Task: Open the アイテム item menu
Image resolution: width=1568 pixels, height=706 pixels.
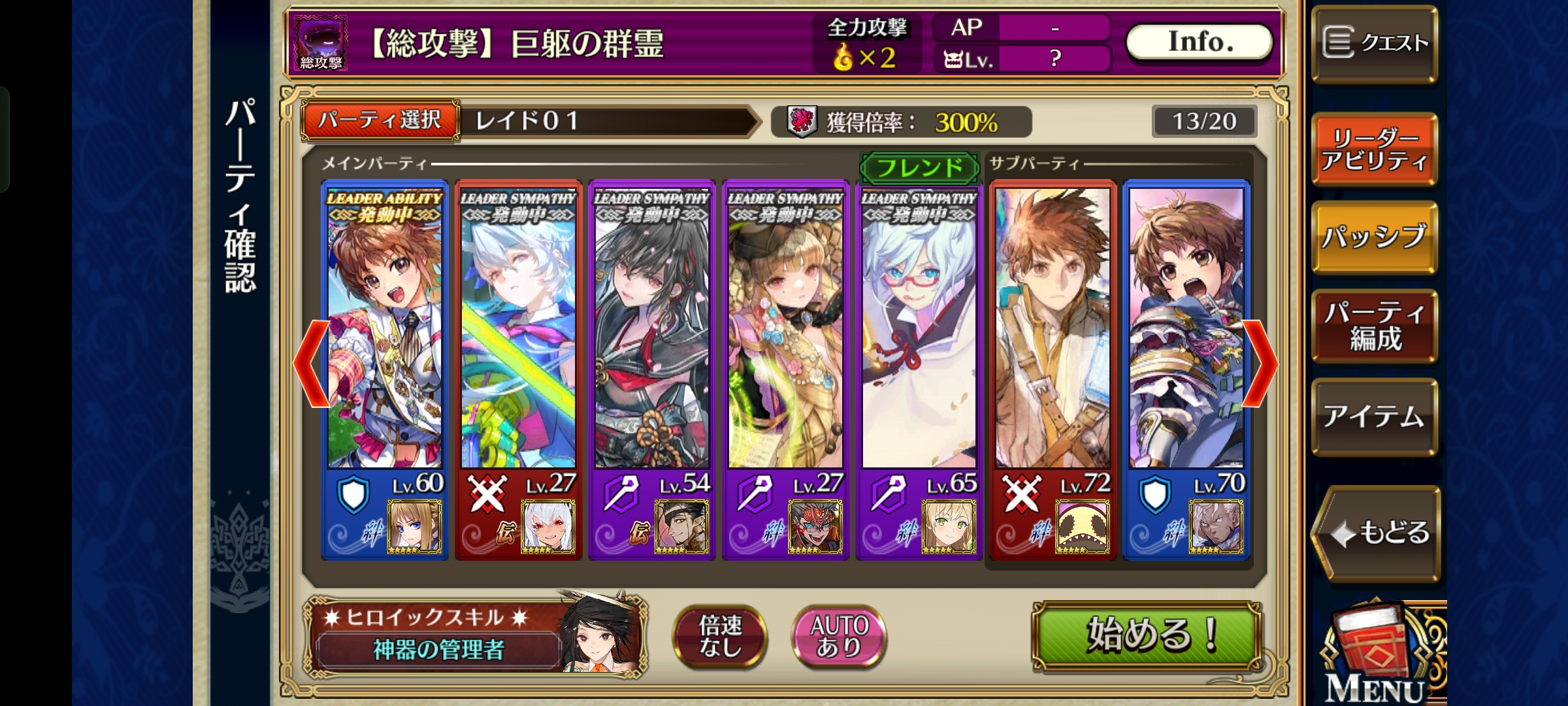Action: point(1375,416)
